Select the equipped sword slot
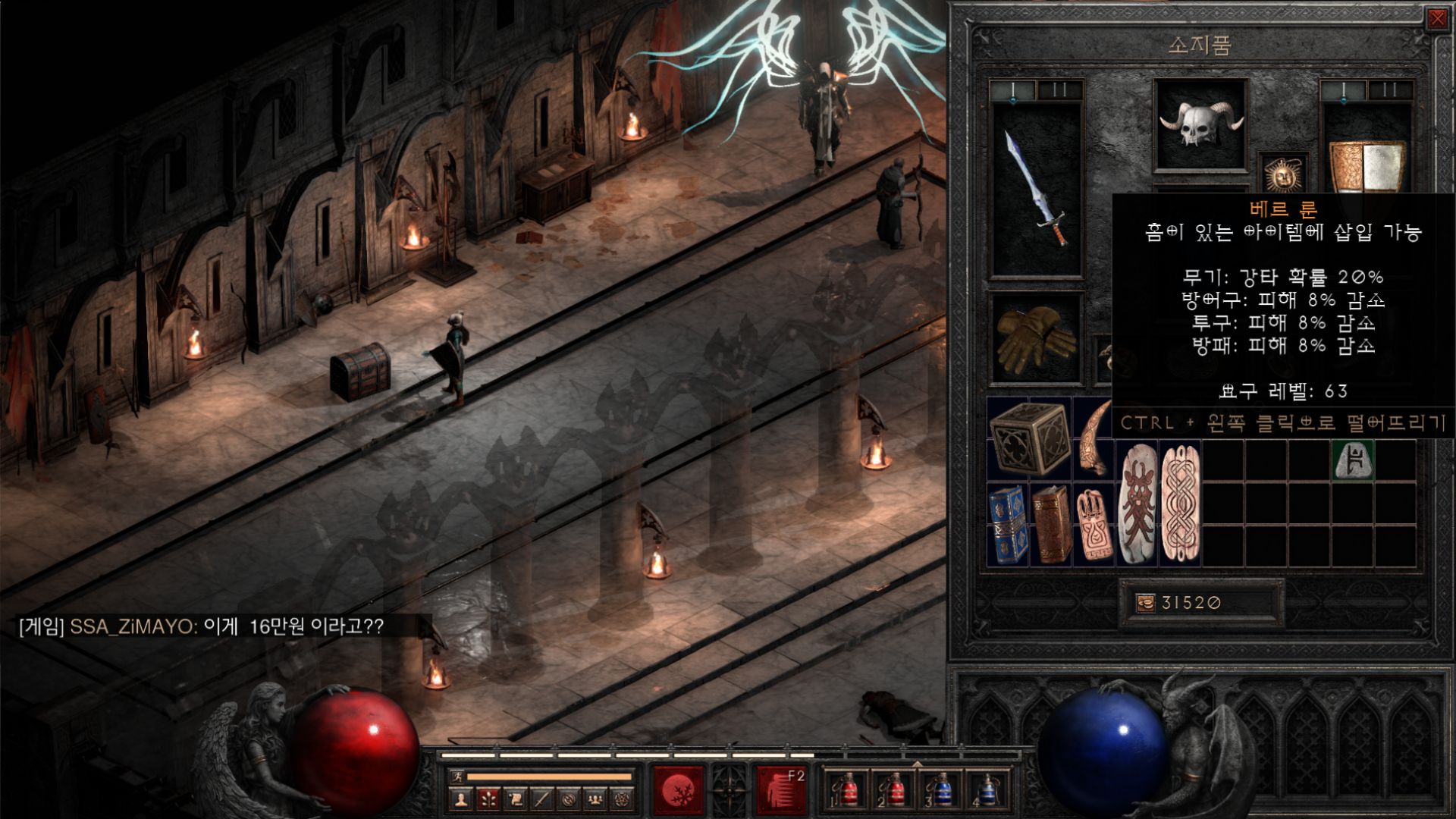 pyautogui.click(x=1036, y=190)
